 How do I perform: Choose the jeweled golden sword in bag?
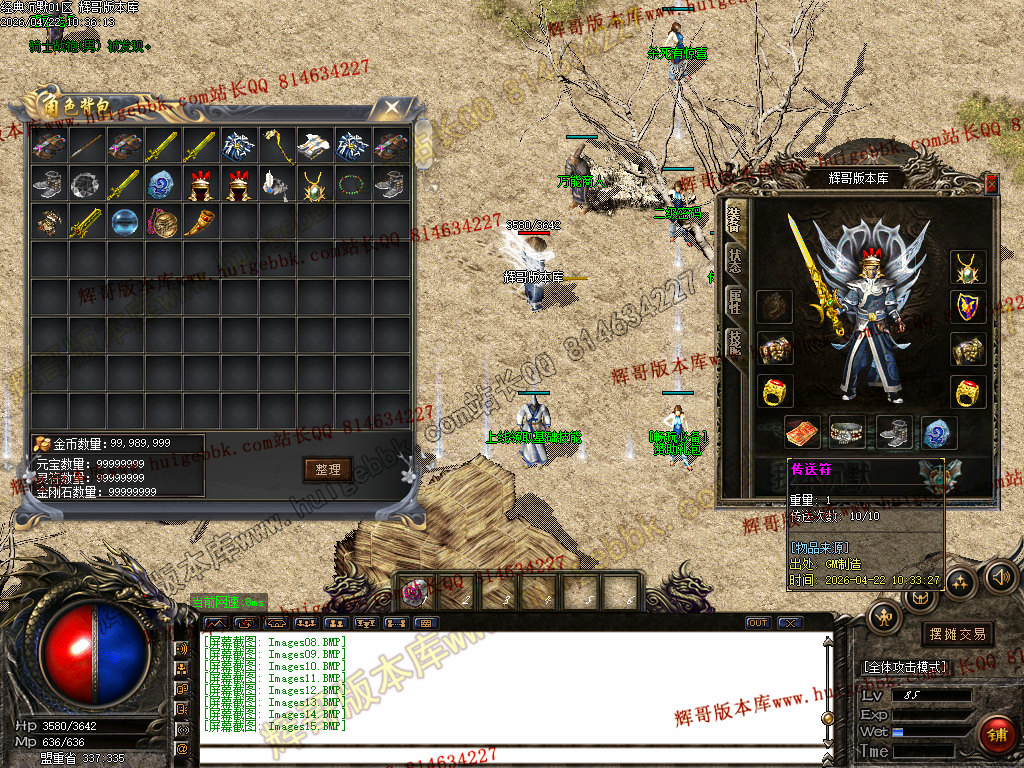[x=87, y=221]
